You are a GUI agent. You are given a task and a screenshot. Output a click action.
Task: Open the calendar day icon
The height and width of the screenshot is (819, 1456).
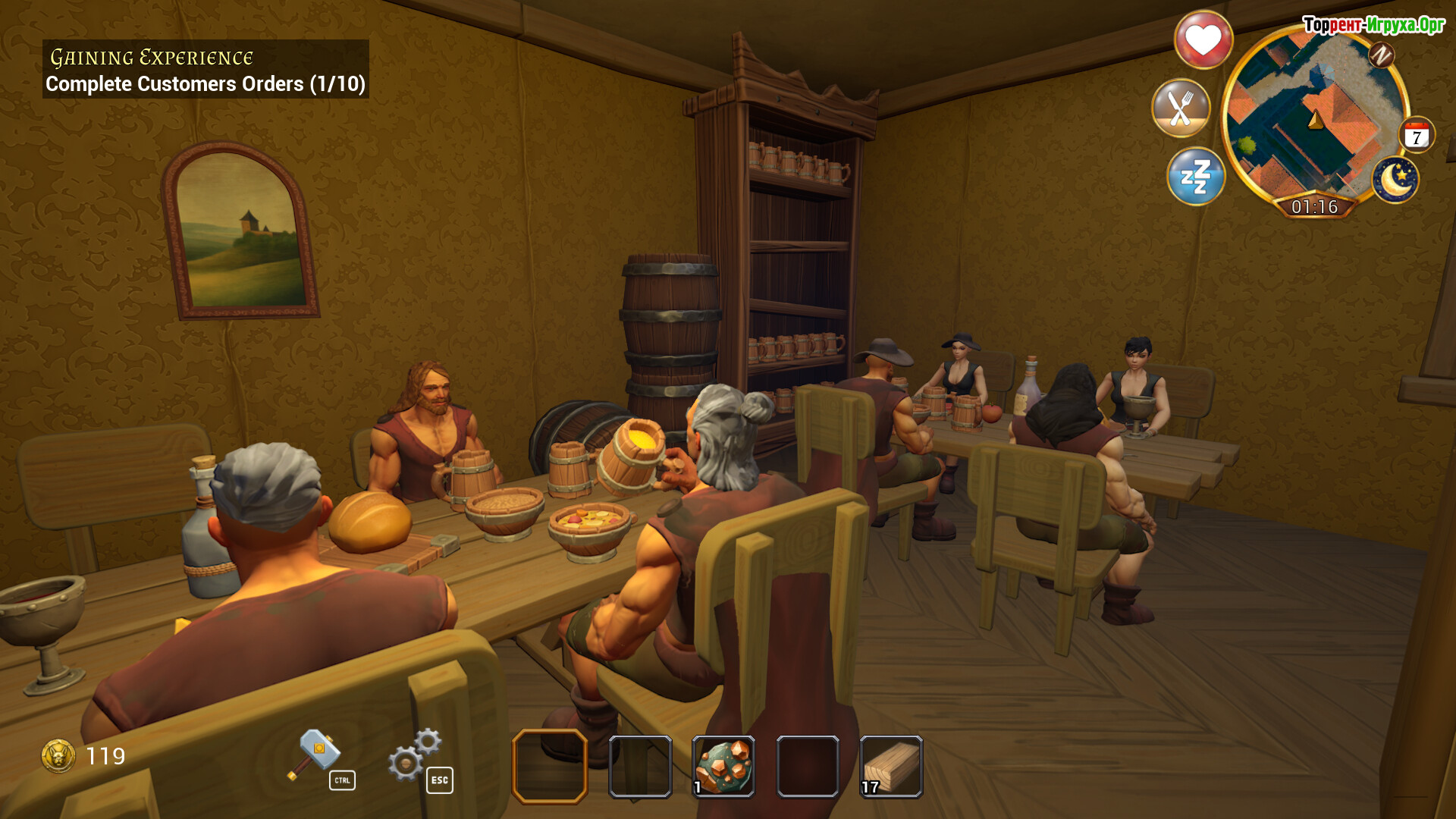[x=1416, y=136]
